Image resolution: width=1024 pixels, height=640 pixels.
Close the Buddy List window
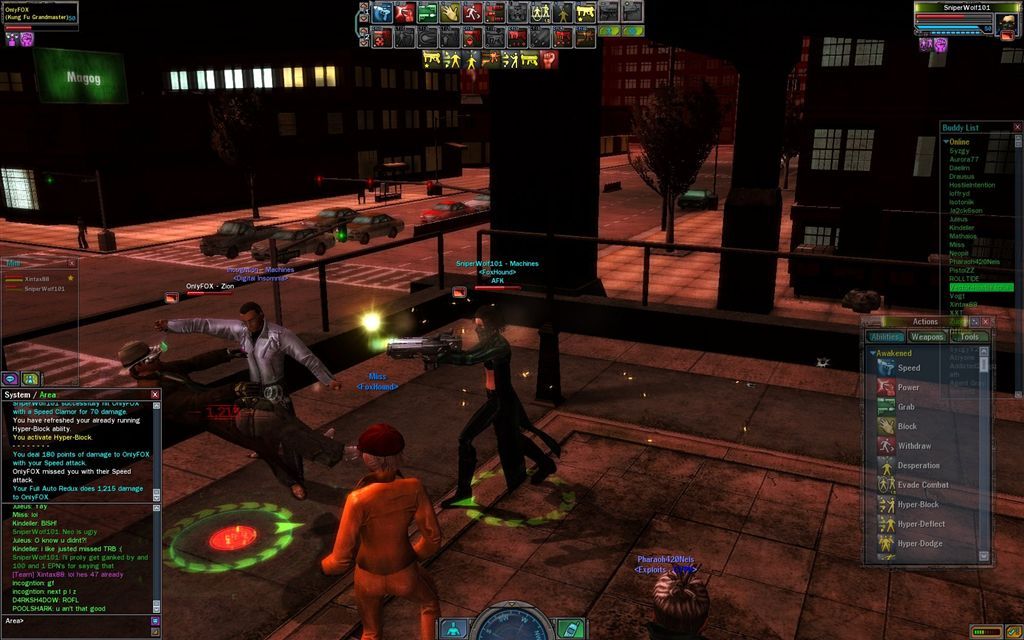click(1018, 128)
